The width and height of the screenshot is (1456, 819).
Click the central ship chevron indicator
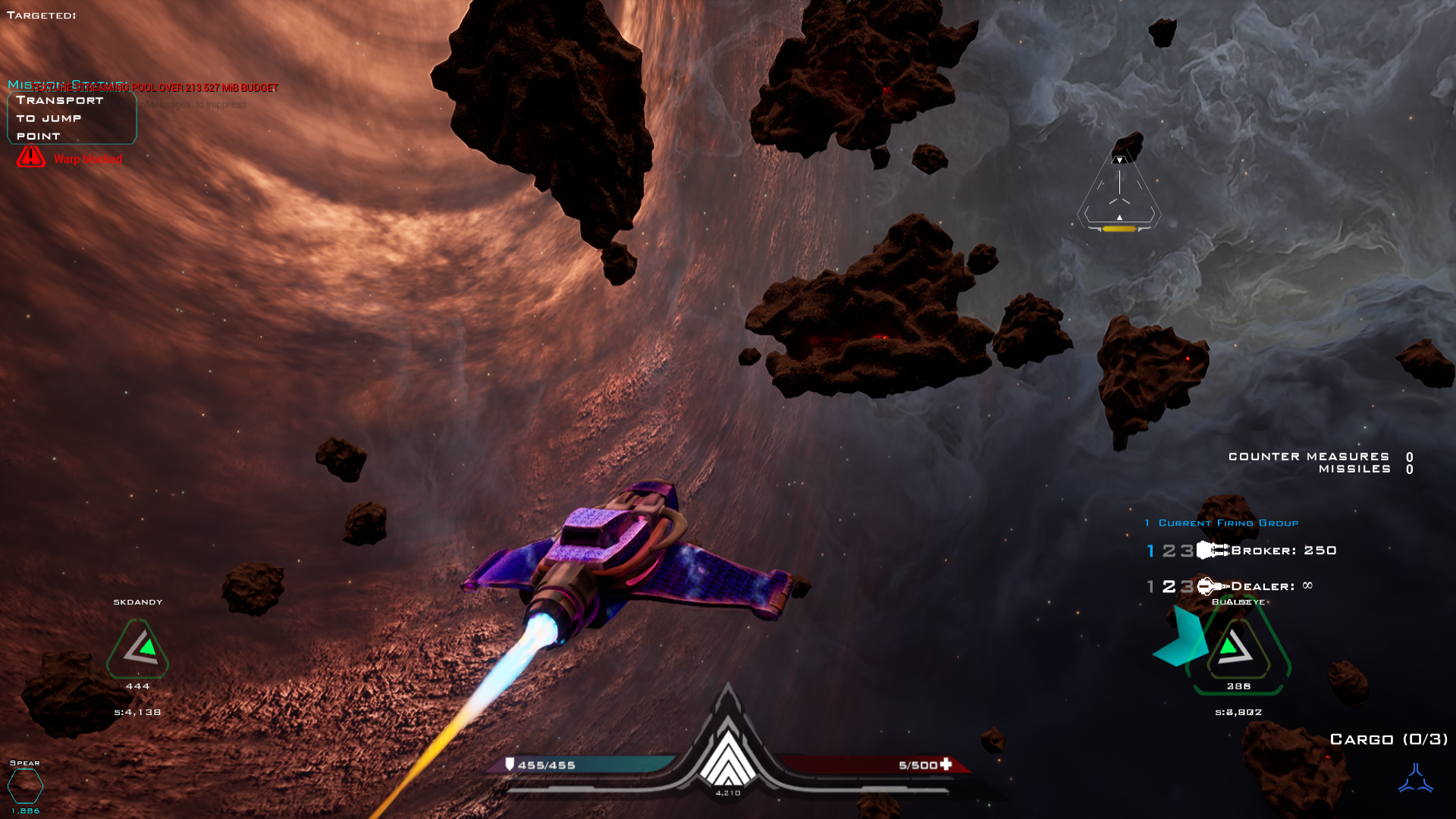coord(729,762)
